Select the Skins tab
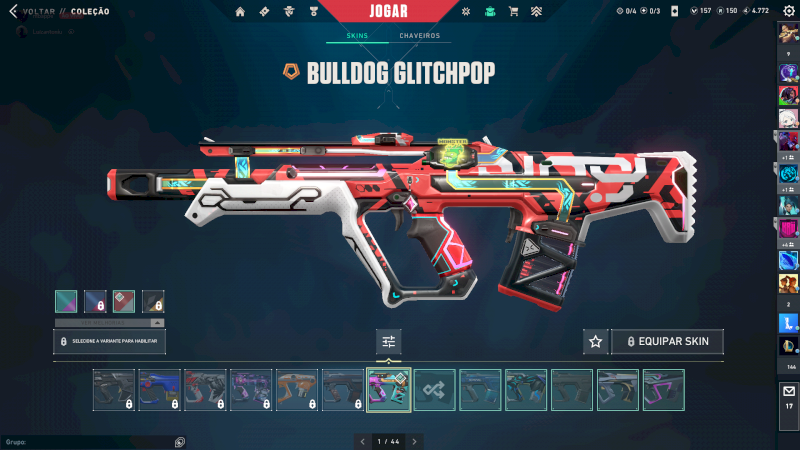Screen dimensions: 800x450 pyautogui.click(x=357, y=36)
